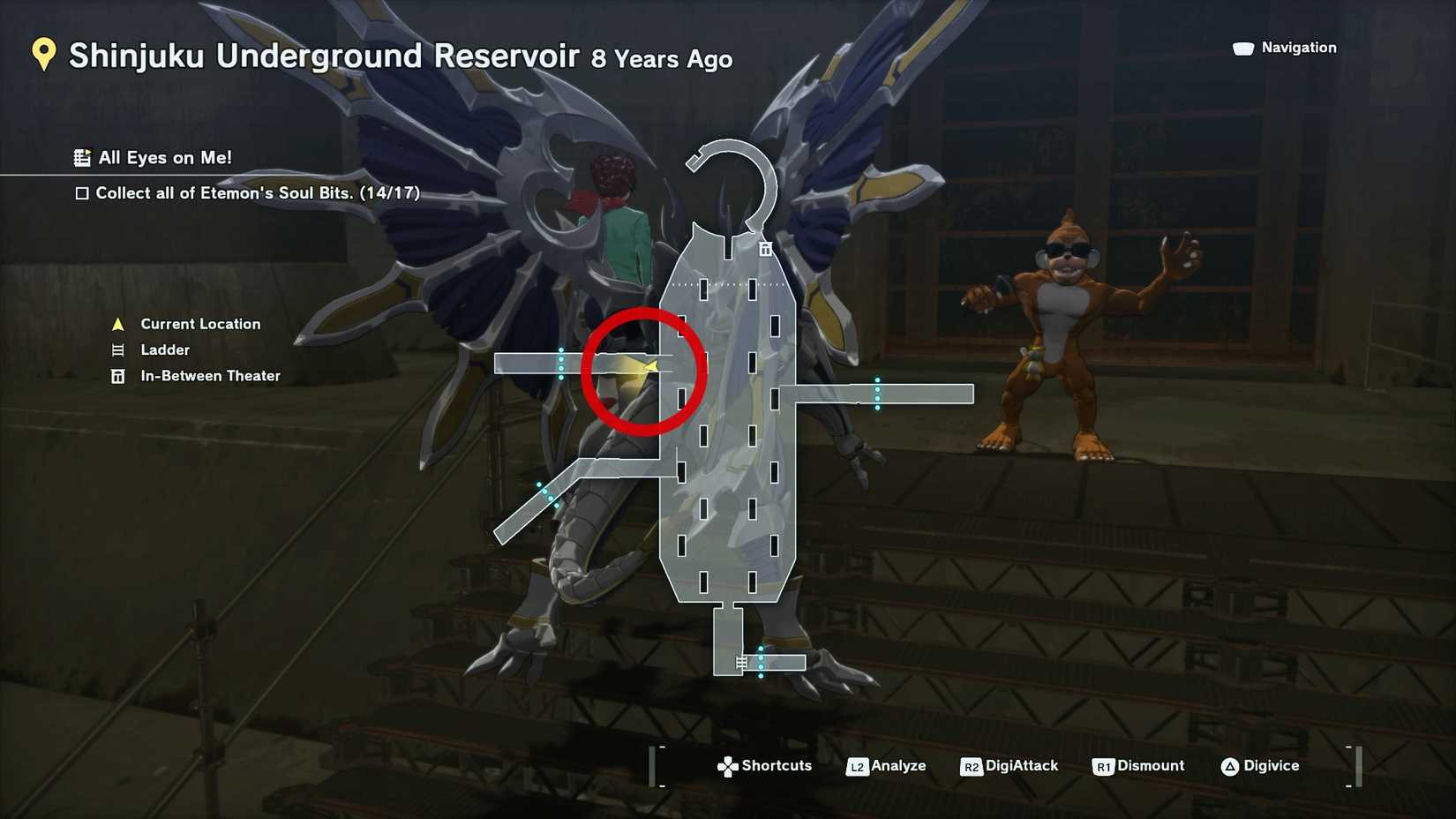Click the yellow location pin icon

pos(42,56)
